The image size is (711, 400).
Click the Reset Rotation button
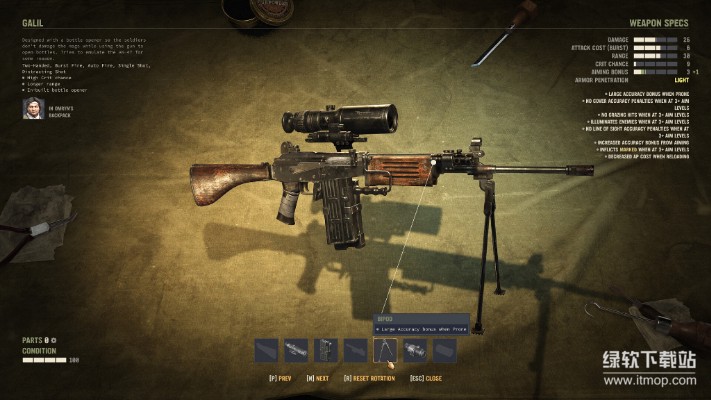pos(369,379)
